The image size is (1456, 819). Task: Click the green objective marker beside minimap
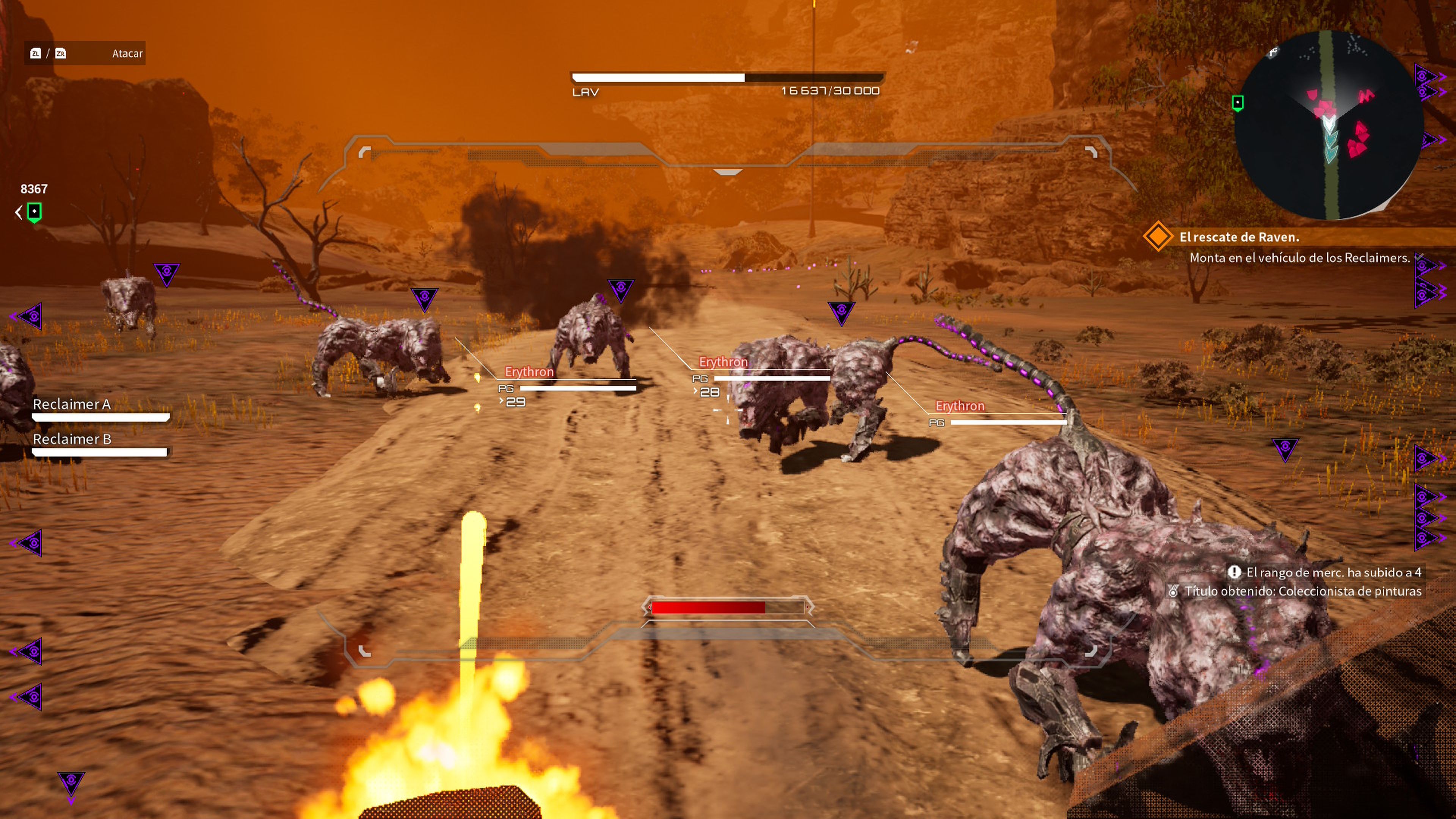point(1237,103)
